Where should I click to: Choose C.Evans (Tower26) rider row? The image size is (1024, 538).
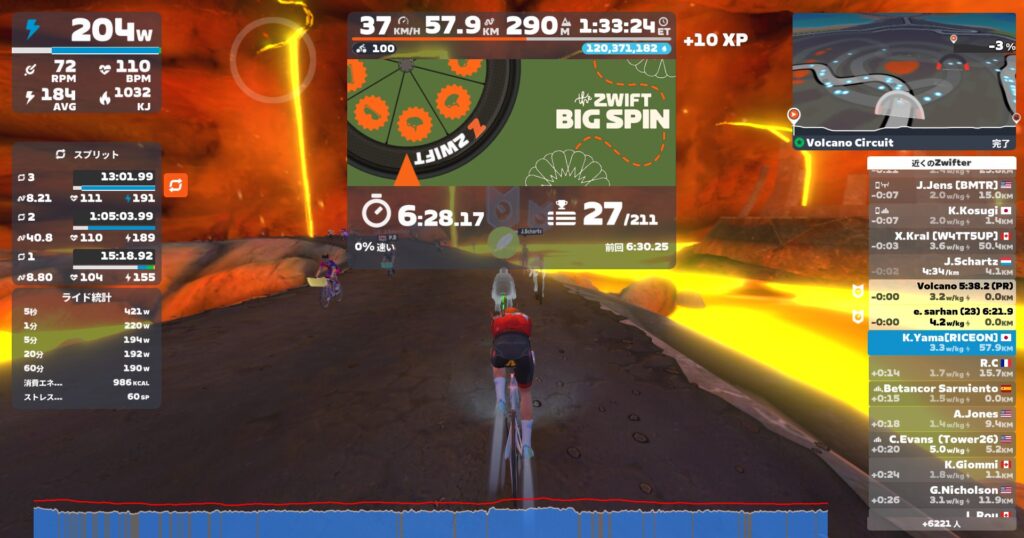point(940,444)
